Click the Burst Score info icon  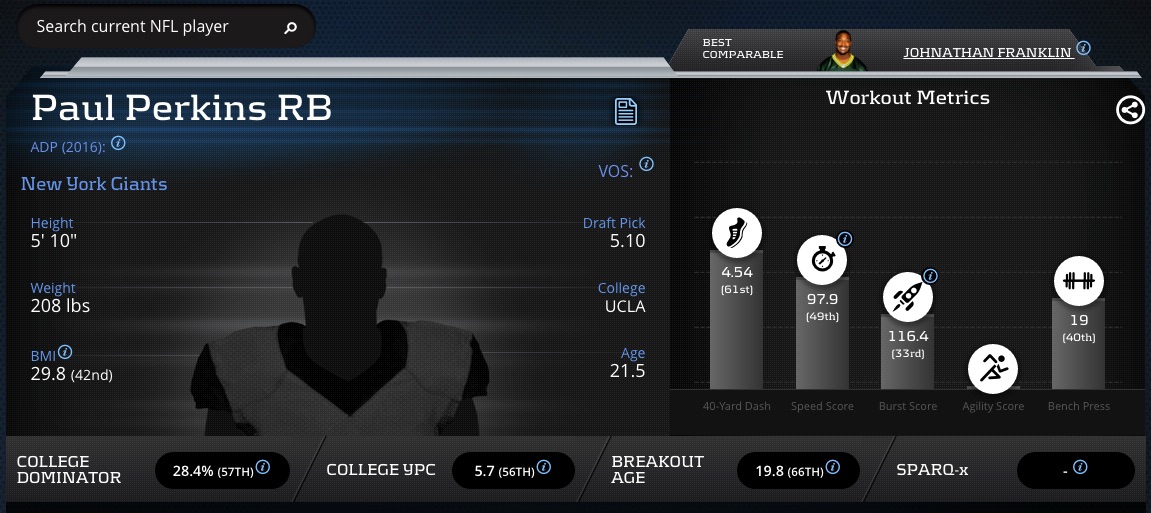(930, 275)
